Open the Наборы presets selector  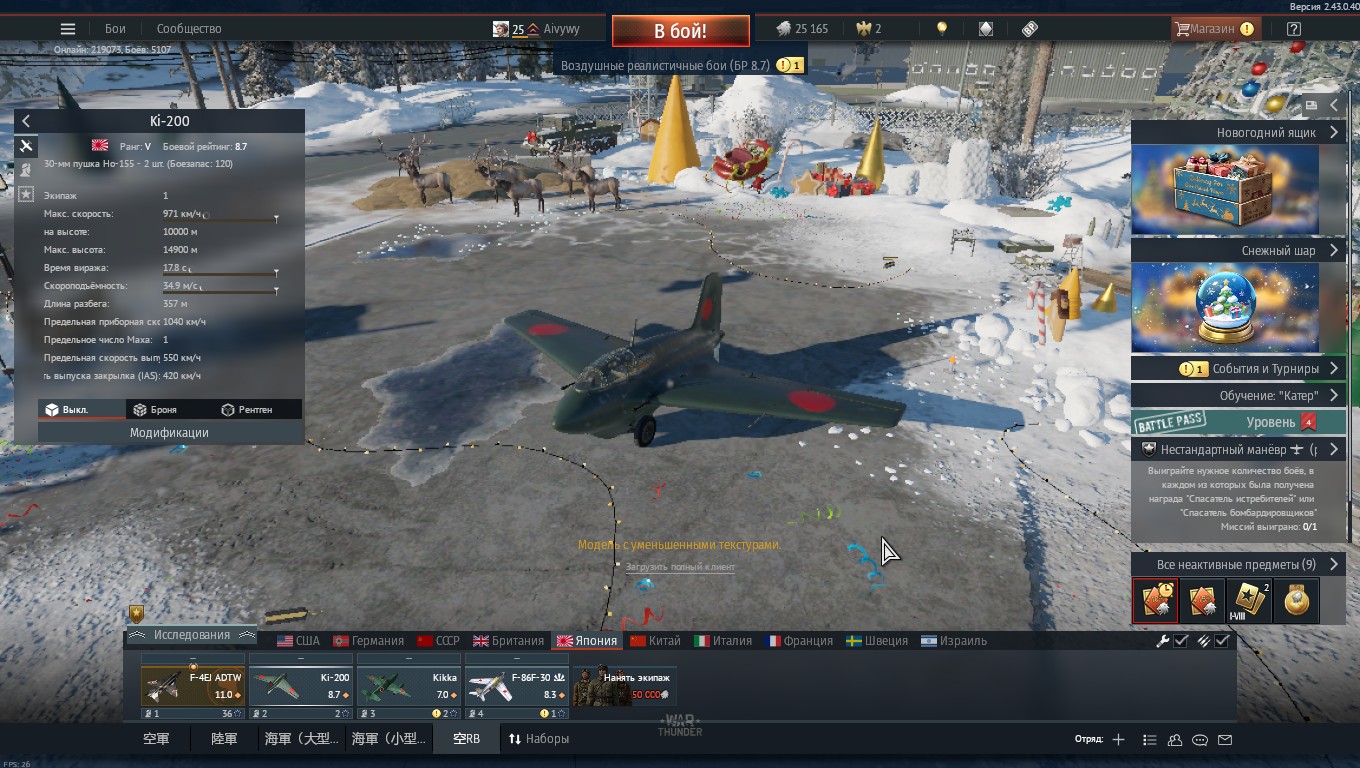pyautogui.click(x=539, y=739)
